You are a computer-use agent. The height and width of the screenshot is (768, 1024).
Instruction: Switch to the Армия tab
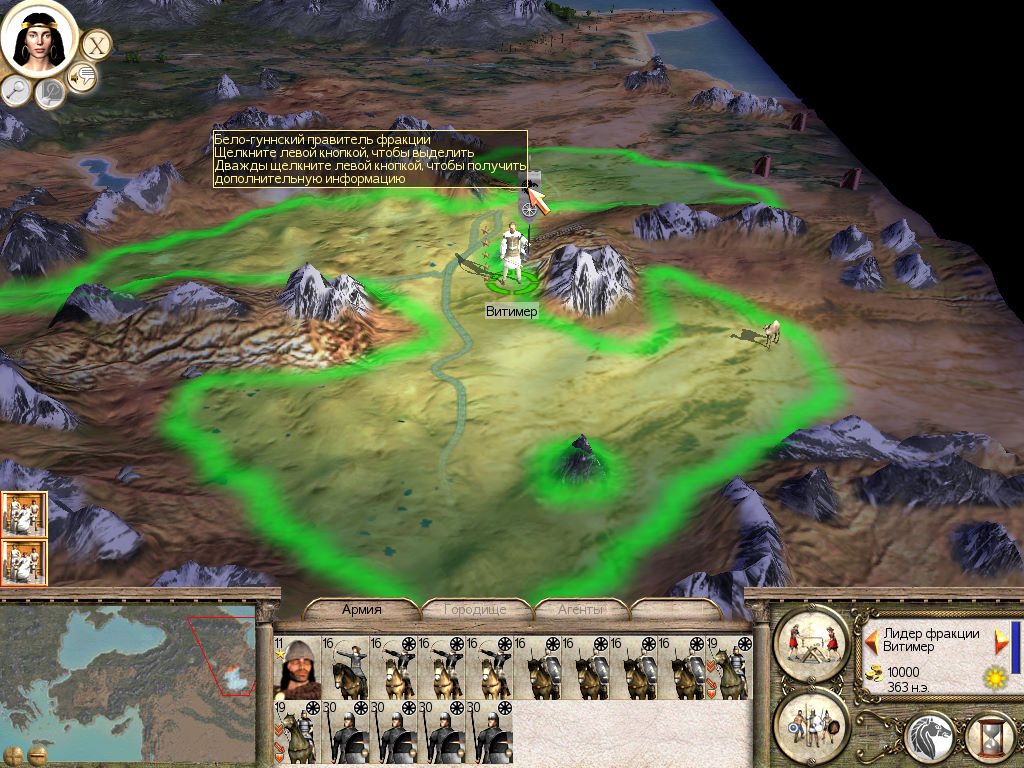click(x=361, y=609)
